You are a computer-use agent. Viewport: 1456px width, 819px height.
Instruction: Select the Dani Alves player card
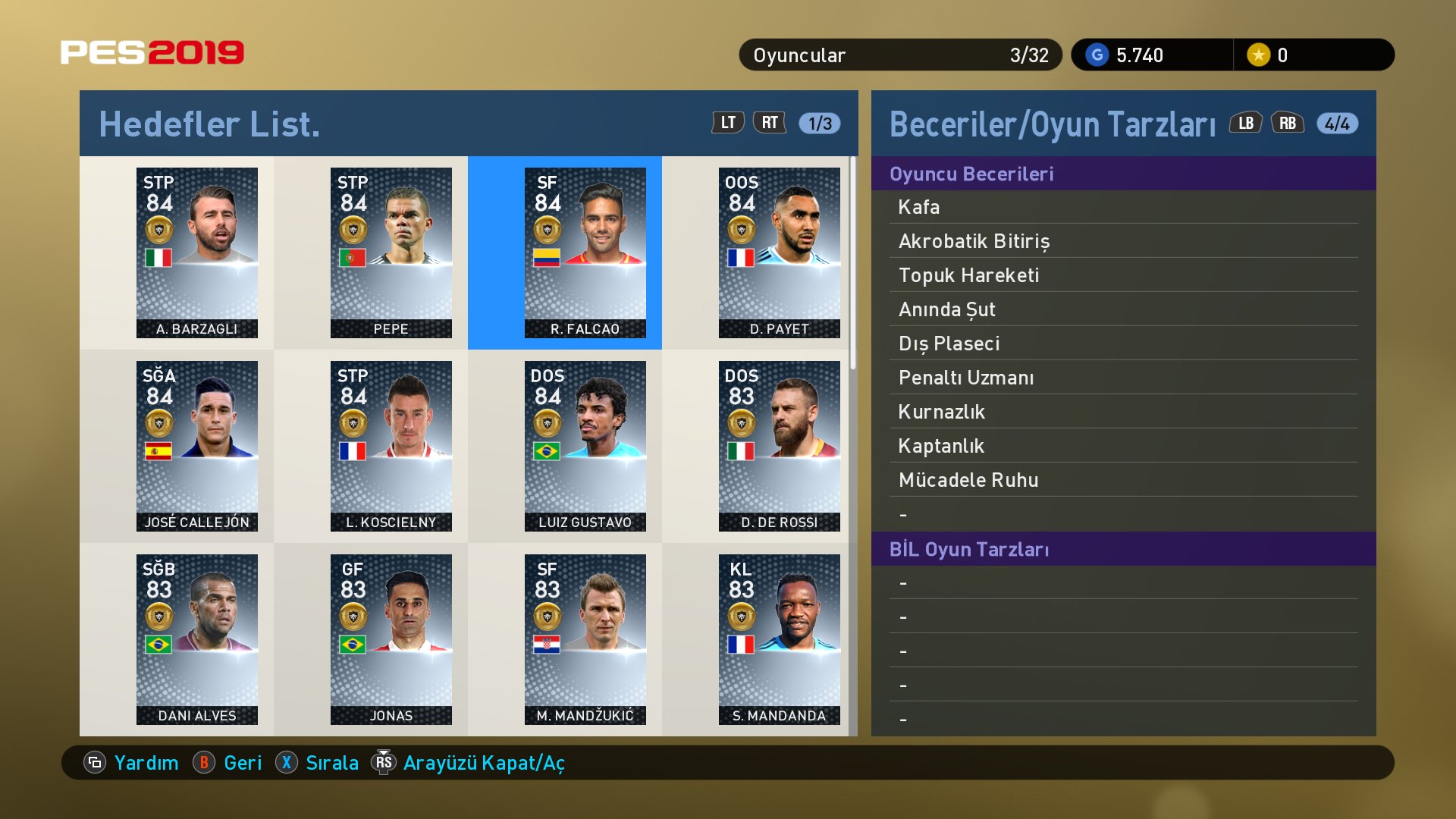pos(197,639)
